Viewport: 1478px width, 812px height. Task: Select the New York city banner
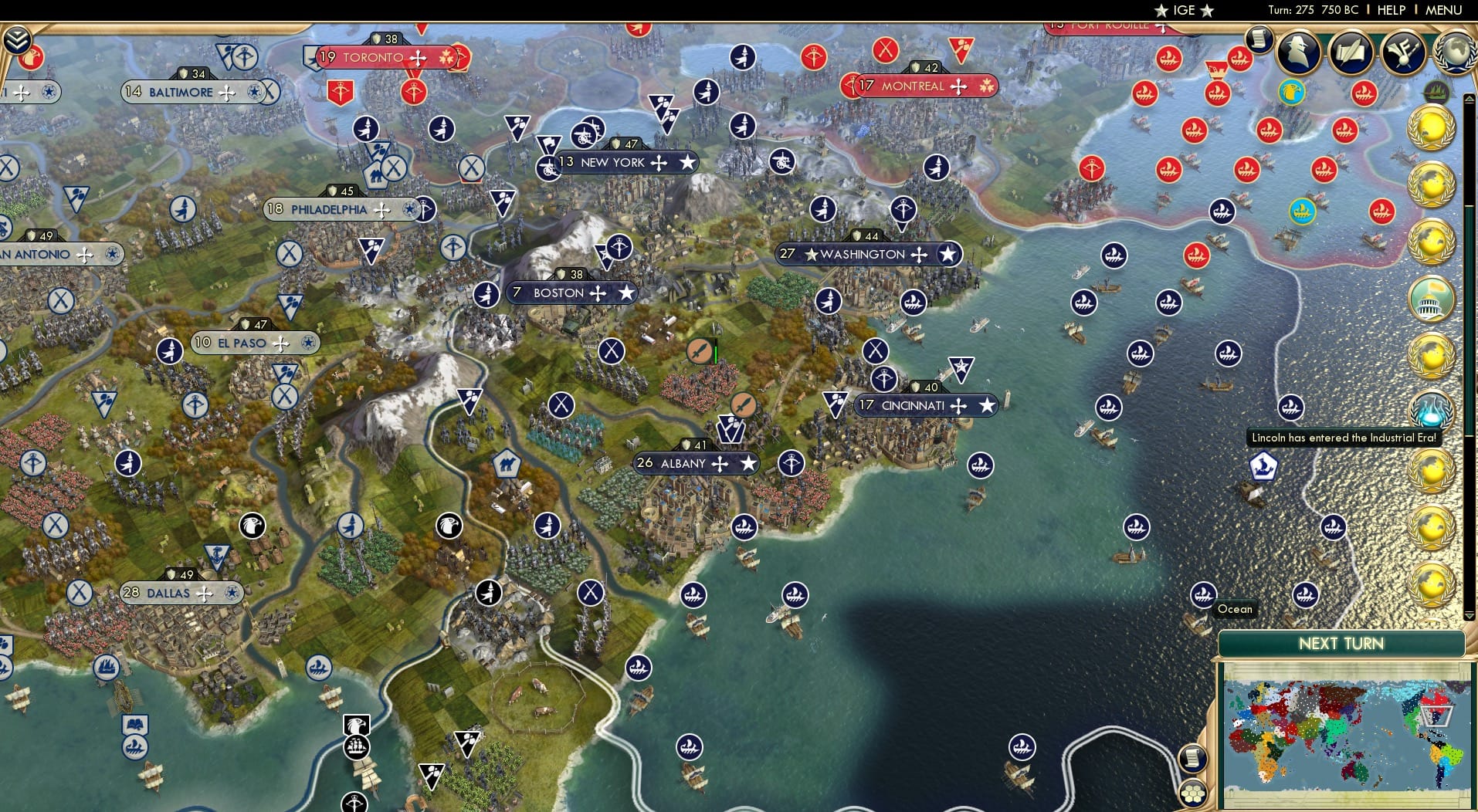(x=612, y=162)
